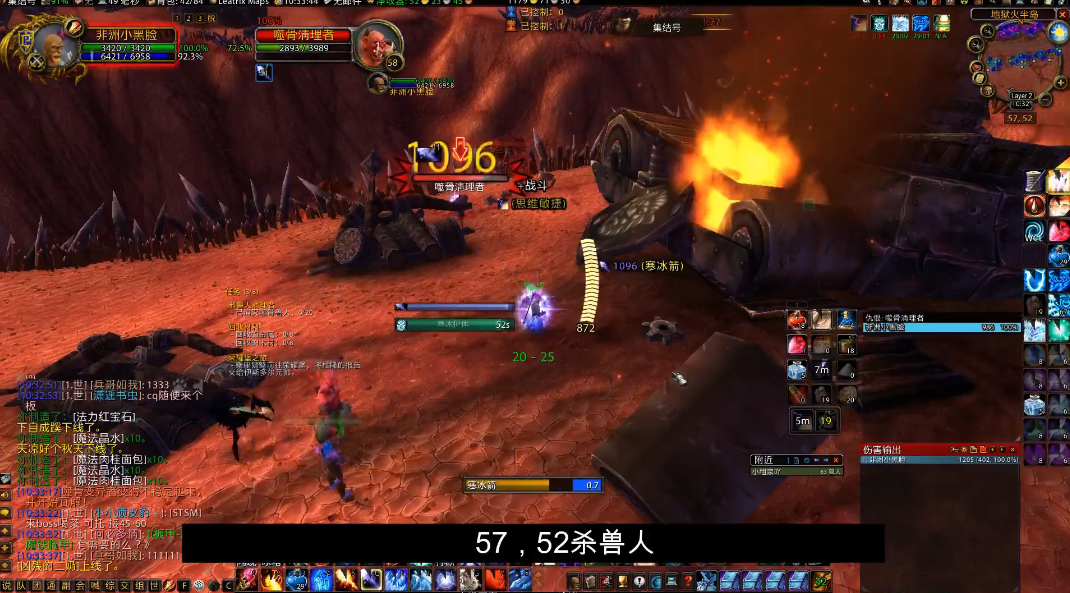Click the 队 (party) chat channel button
This screenshot has height=593, width=1070.
tap(22, 585)
